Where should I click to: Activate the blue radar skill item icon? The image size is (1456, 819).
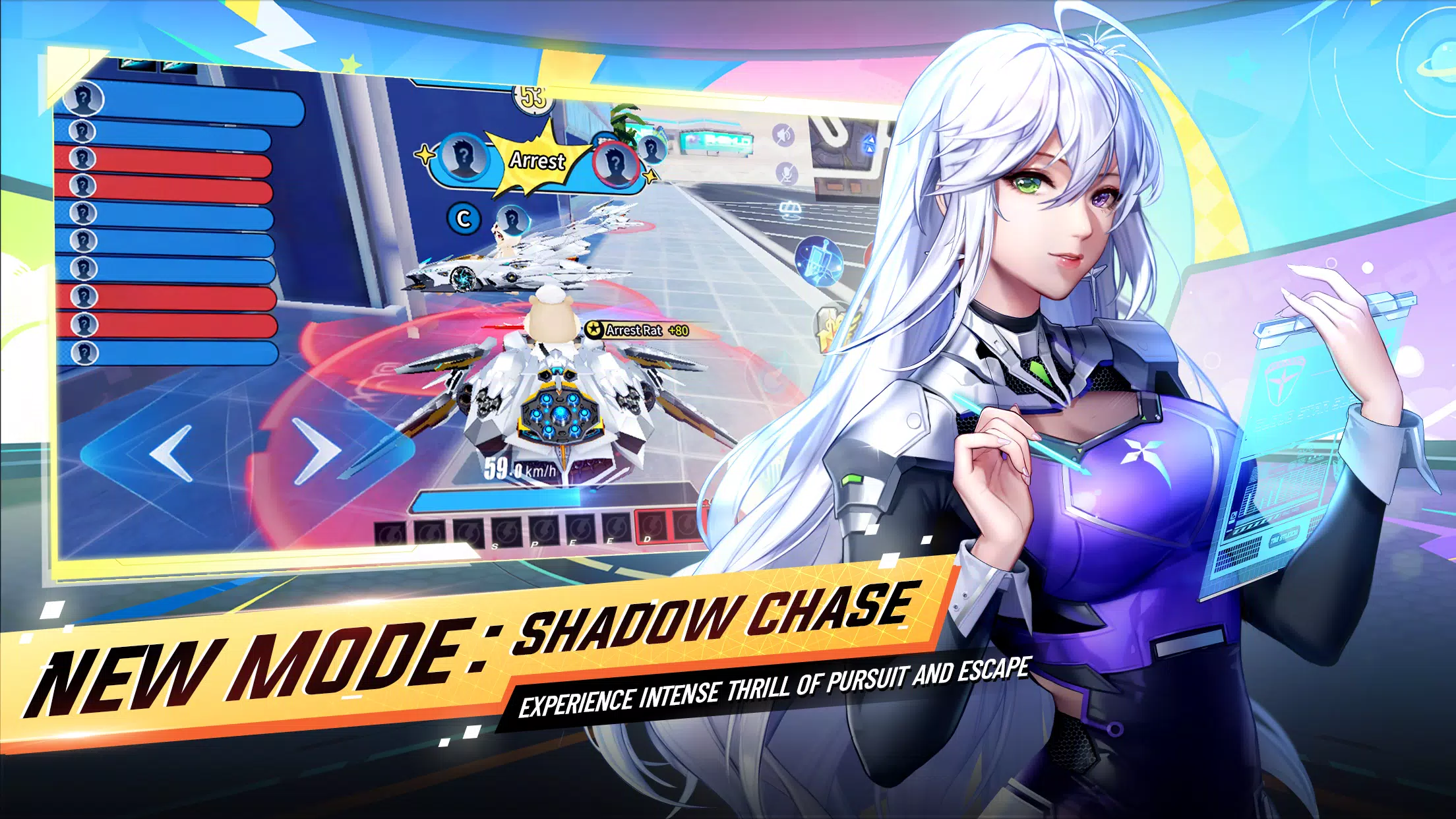(818, 260)
